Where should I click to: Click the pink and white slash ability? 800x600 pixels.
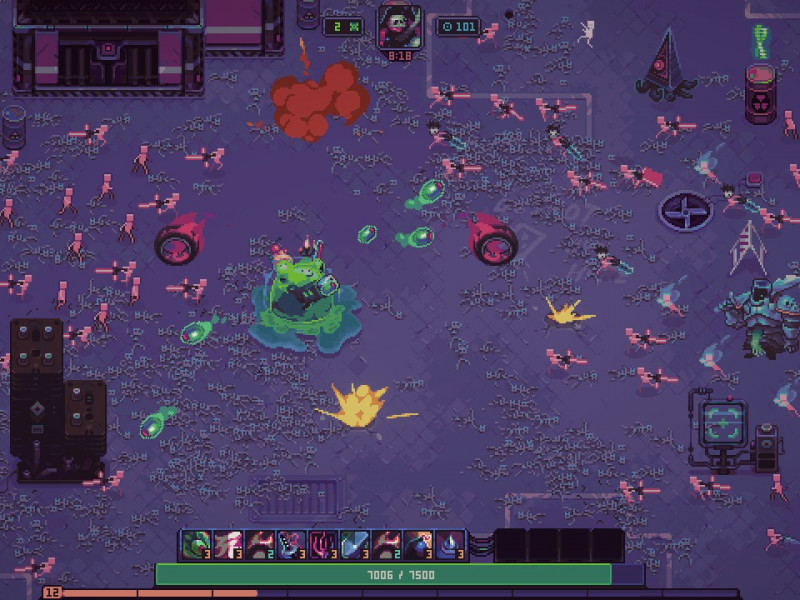(x=228, y=544)
